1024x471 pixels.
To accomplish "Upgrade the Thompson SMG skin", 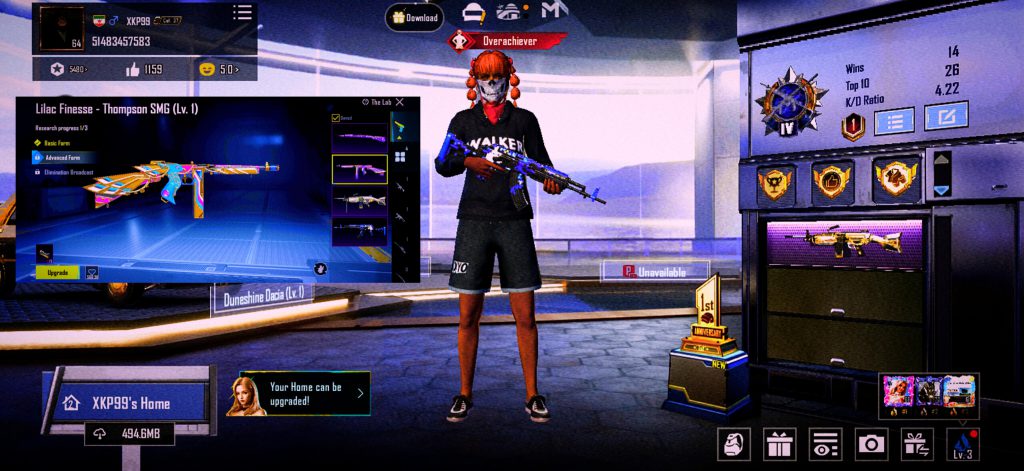I will (x=57, y=272).
